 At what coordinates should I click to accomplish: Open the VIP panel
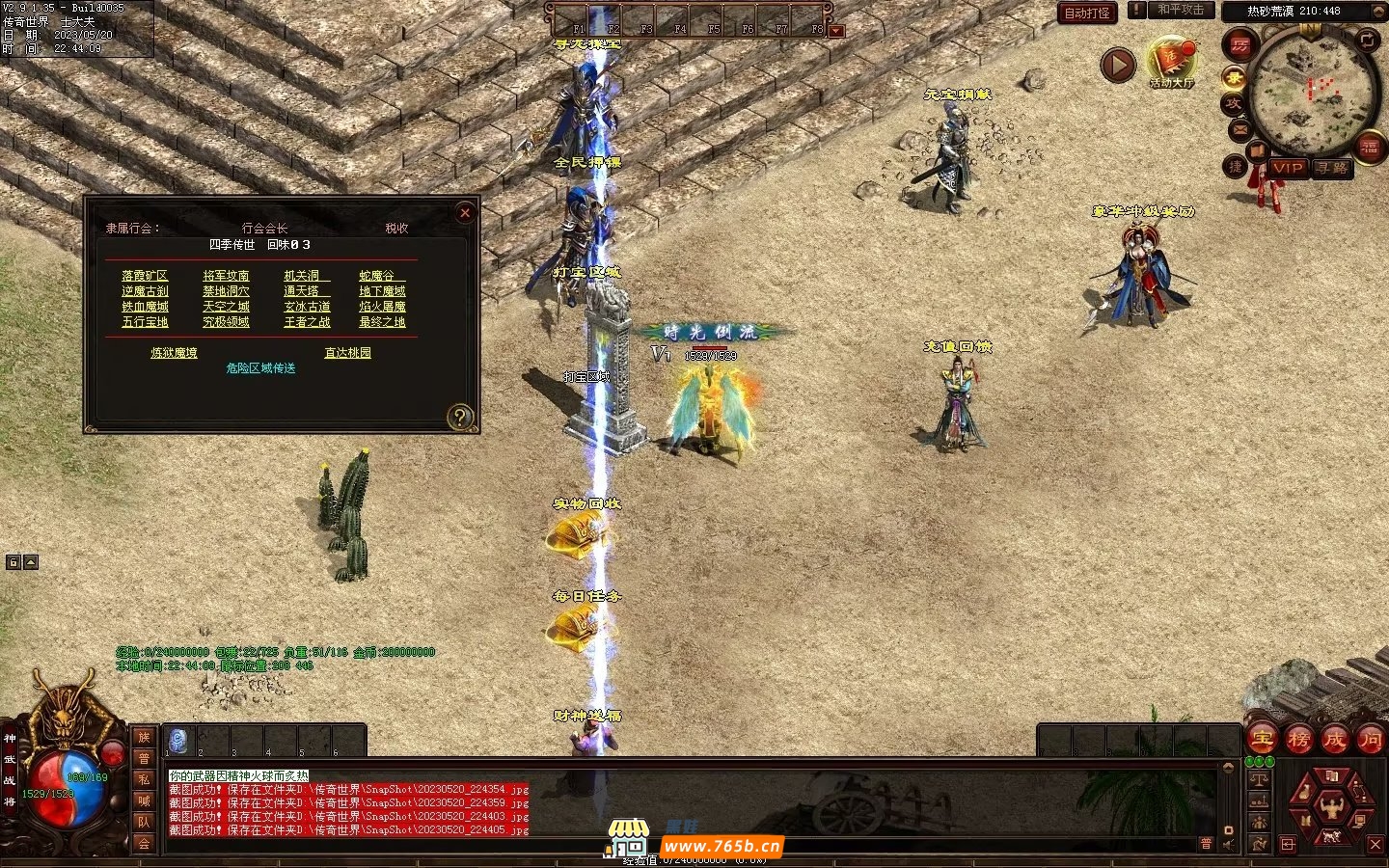[x=1288, y=168]
